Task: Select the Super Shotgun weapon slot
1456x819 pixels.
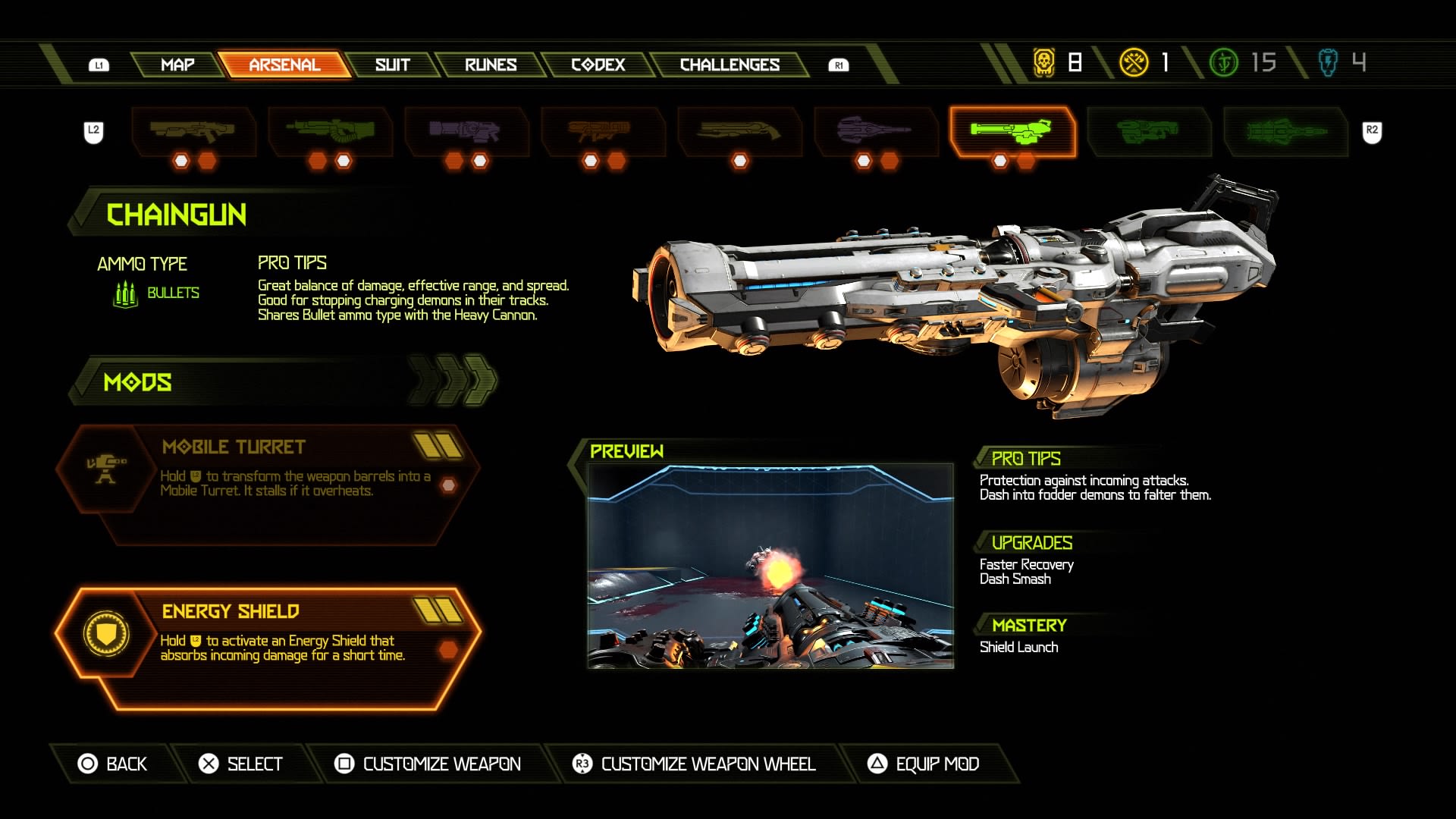Action: 739,132
